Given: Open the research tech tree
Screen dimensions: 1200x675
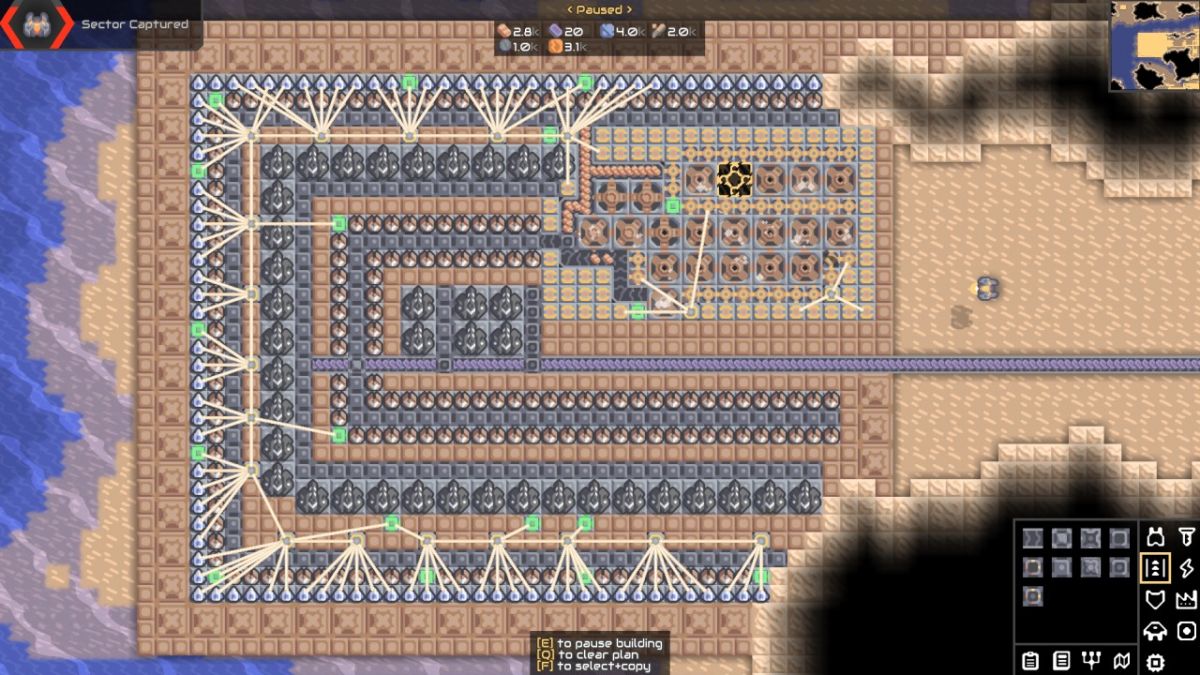Looking at the screenshot, I should pyautogui.click(x=1092, y=661).
